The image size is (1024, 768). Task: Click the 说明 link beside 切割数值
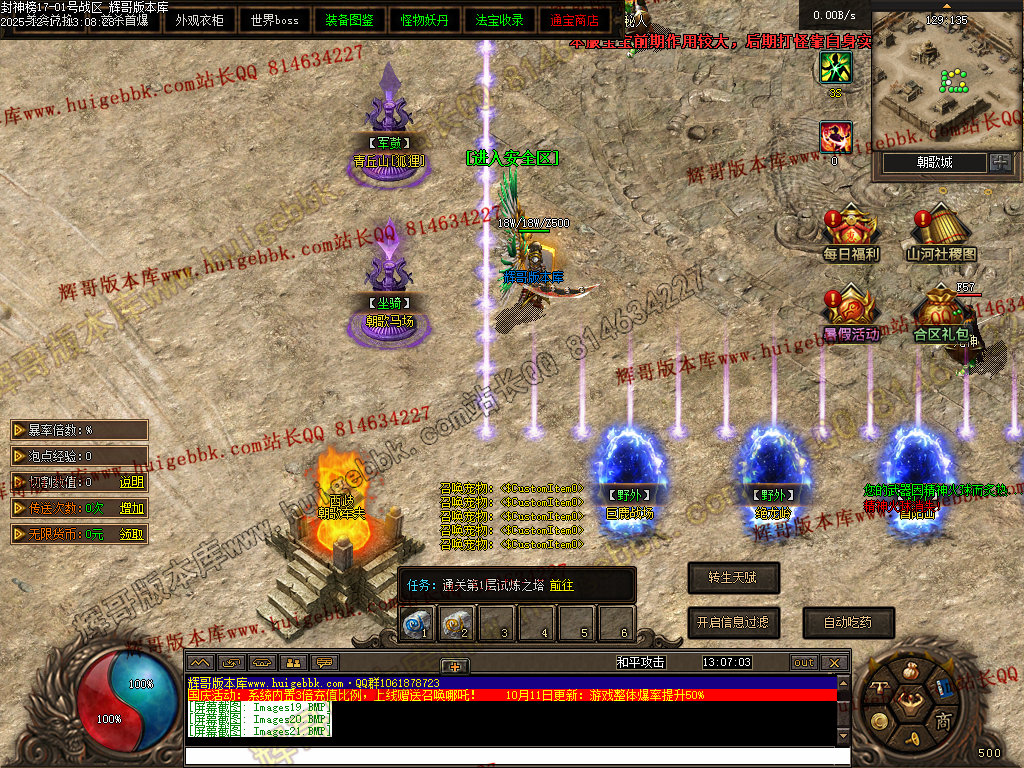(132, 482)
